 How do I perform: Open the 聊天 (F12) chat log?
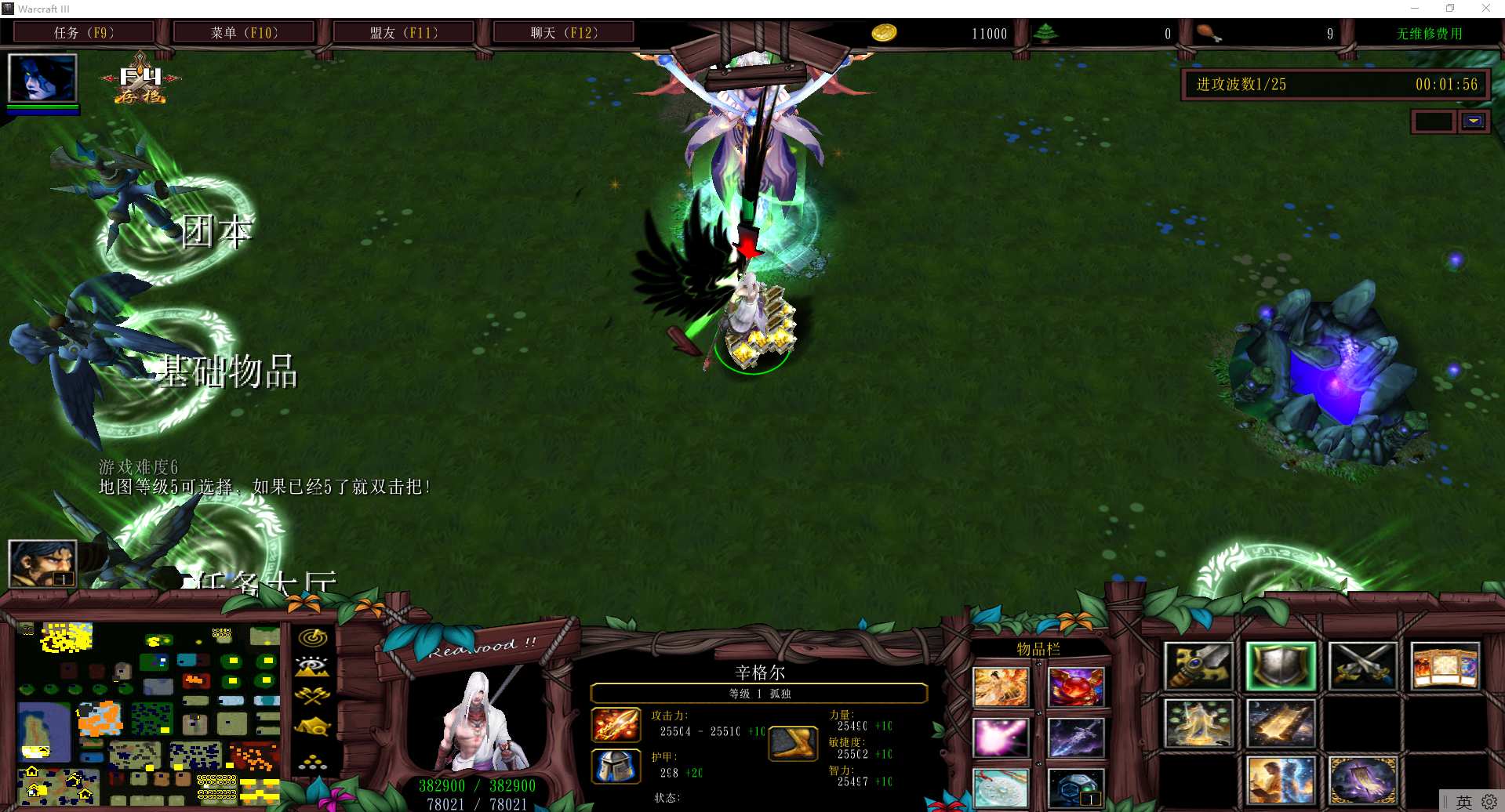563,33
